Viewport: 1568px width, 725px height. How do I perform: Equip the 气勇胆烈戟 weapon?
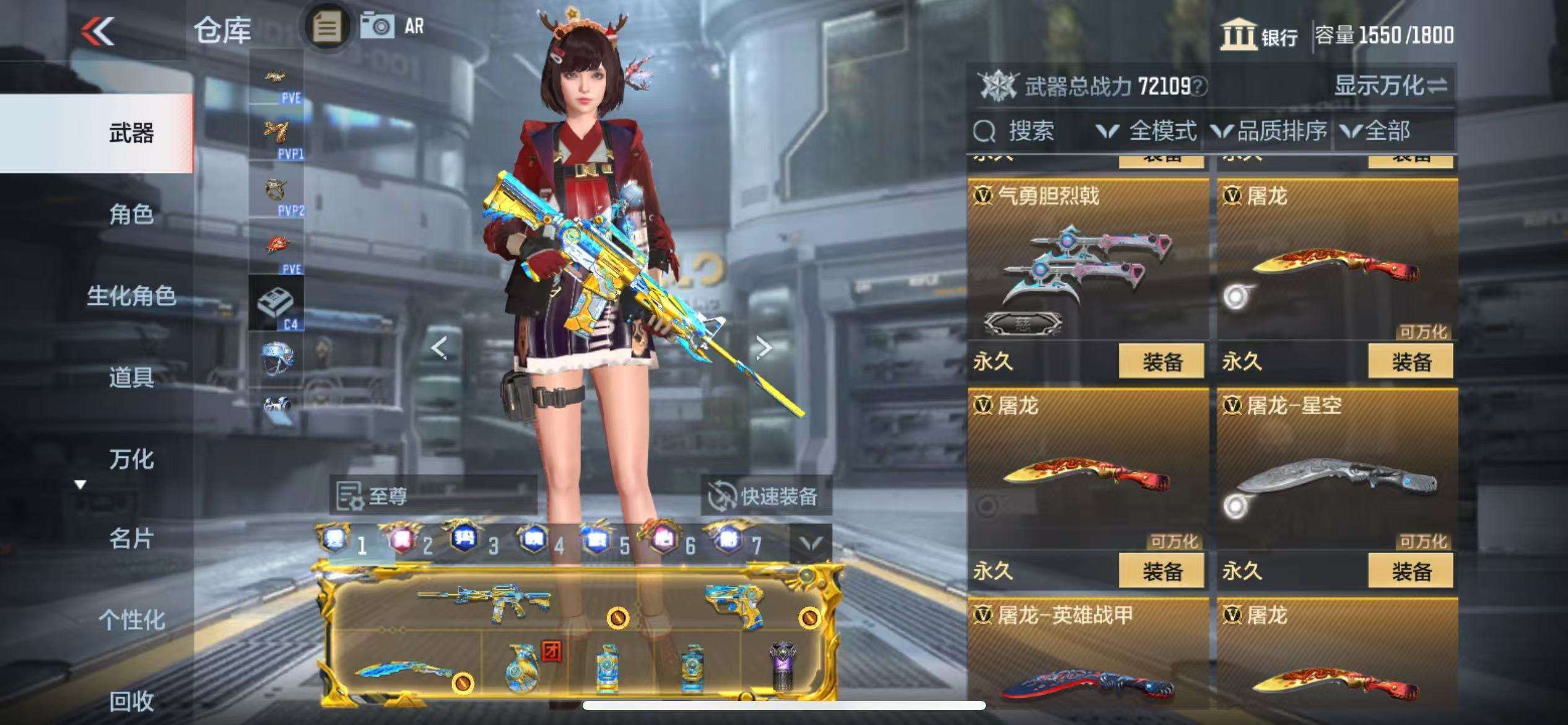[x=1161, y=361]
